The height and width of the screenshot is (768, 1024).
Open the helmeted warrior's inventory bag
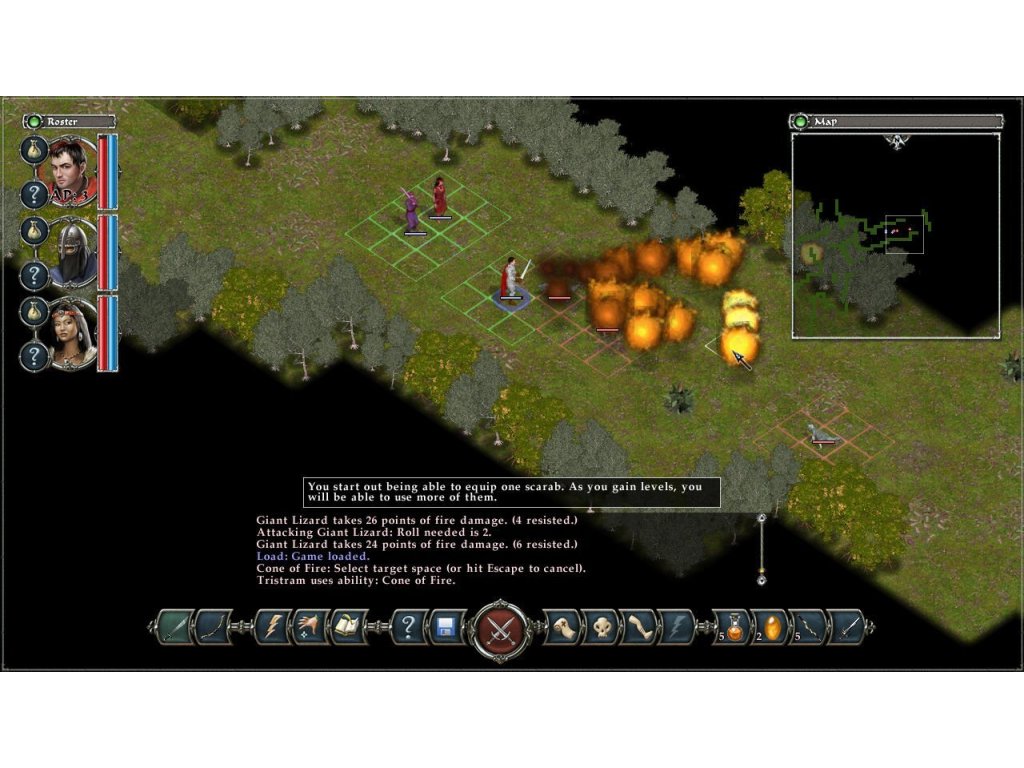pyautogui.click(x=34, y=231)
